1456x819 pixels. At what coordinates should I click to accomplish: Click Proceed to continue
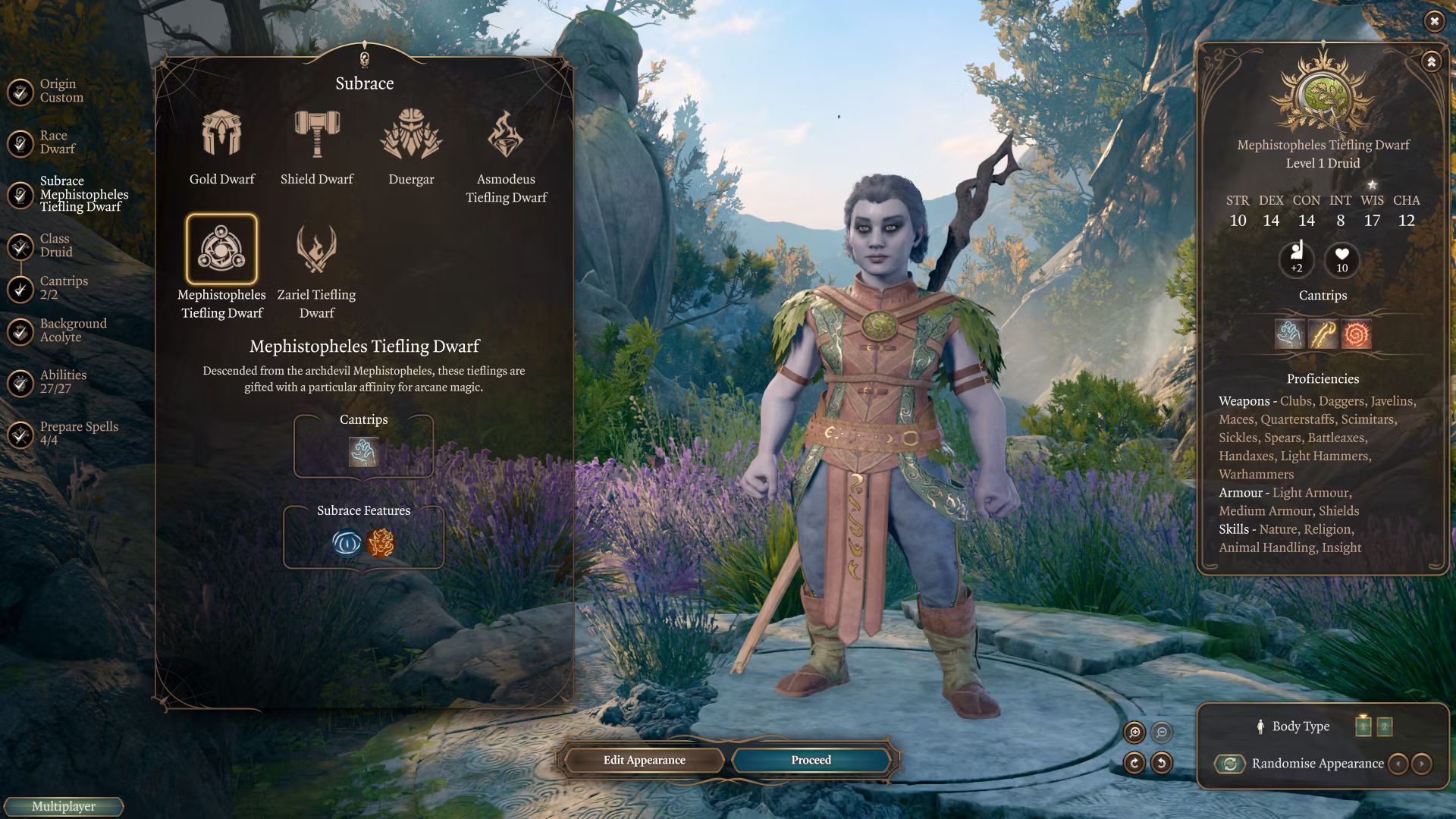click(811, 760)
